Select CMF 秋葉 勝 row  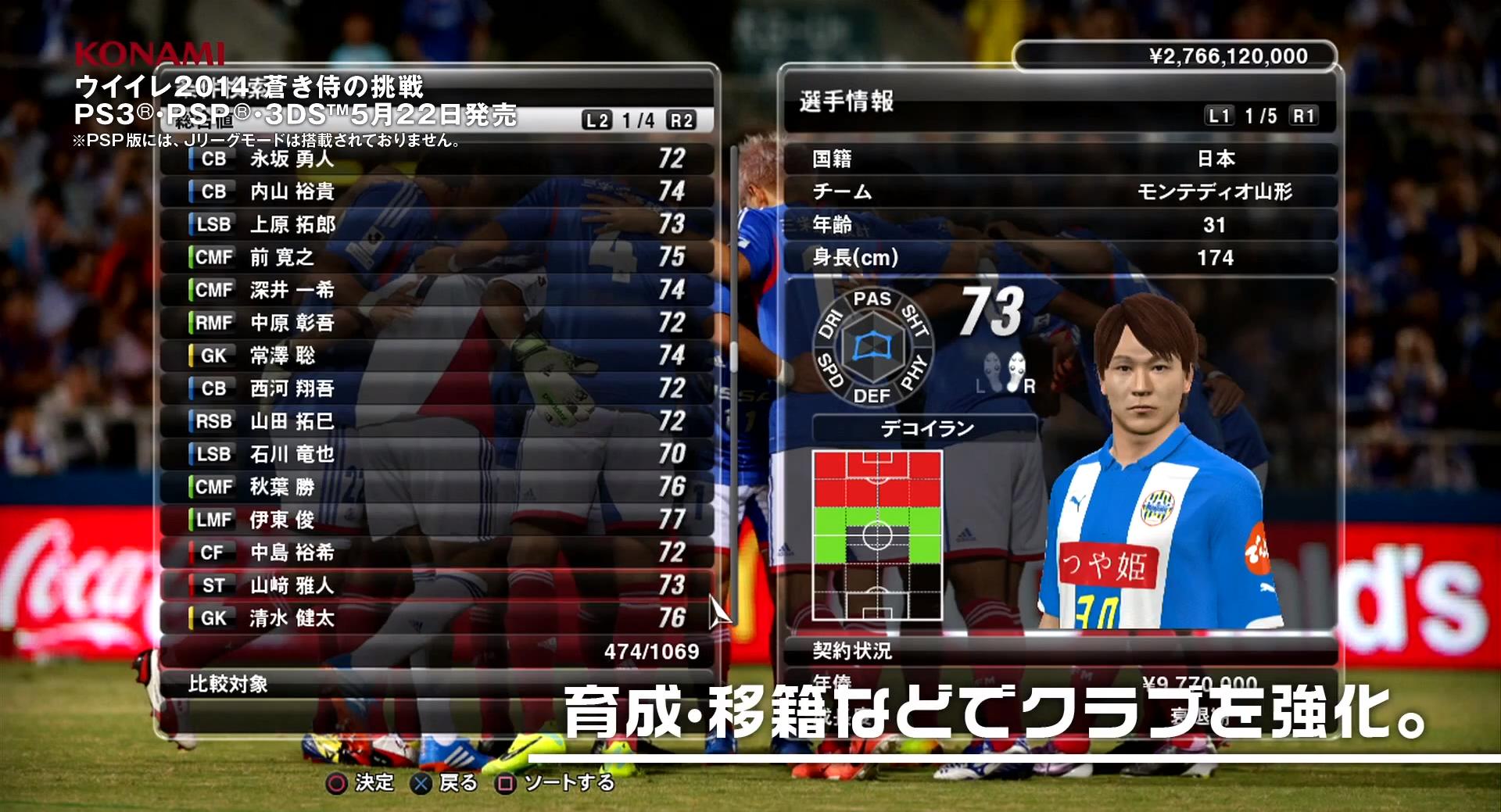point(438,488)
